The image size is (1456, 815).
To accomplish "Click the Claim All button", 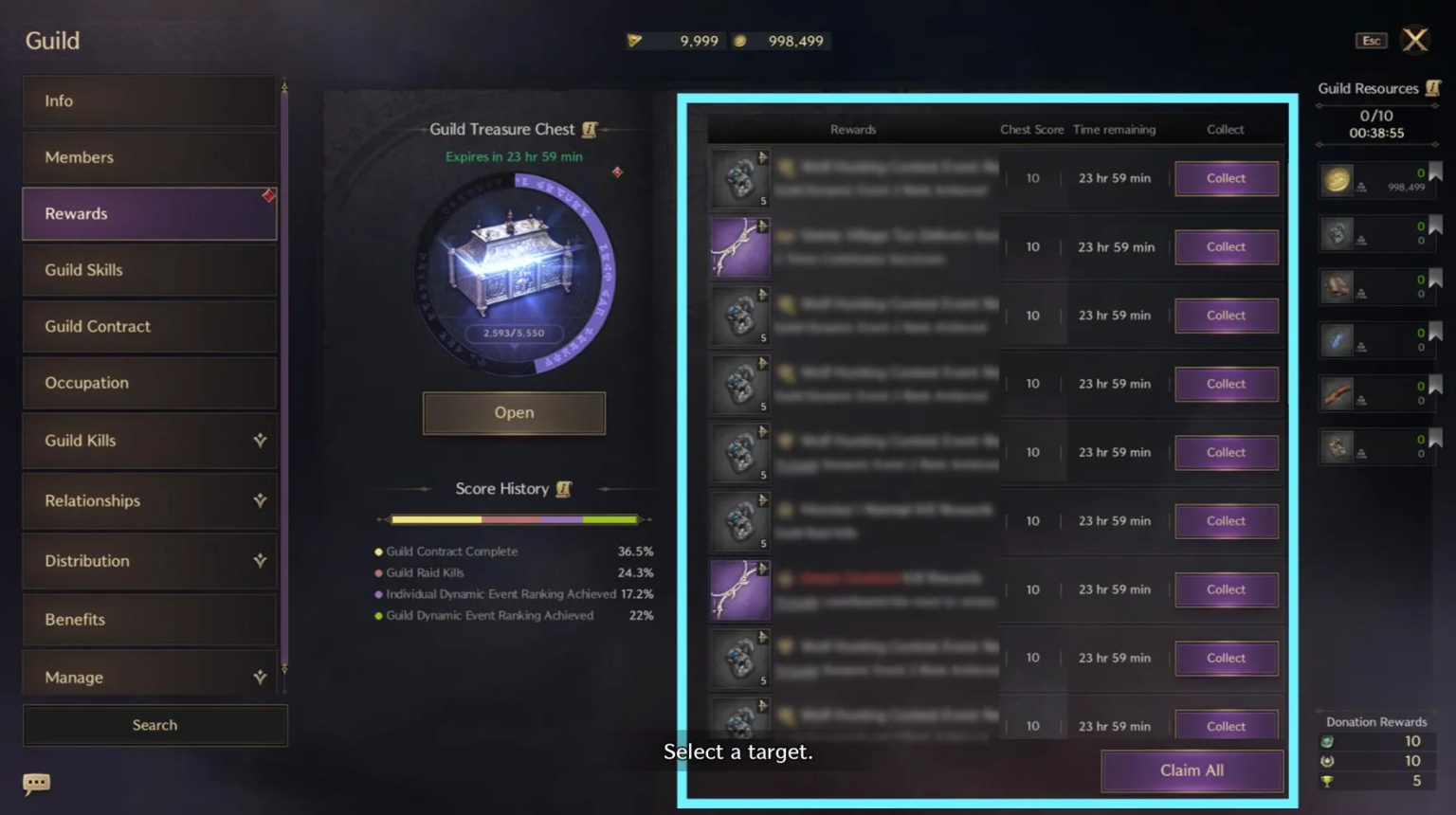I will coord(1192,770).
